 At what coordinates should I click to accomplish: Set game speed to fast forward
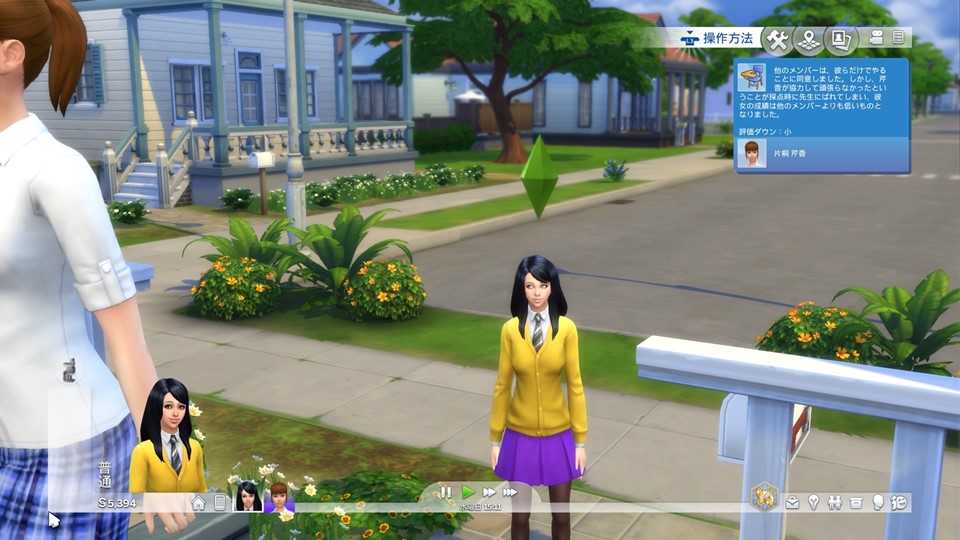point(489,492)
